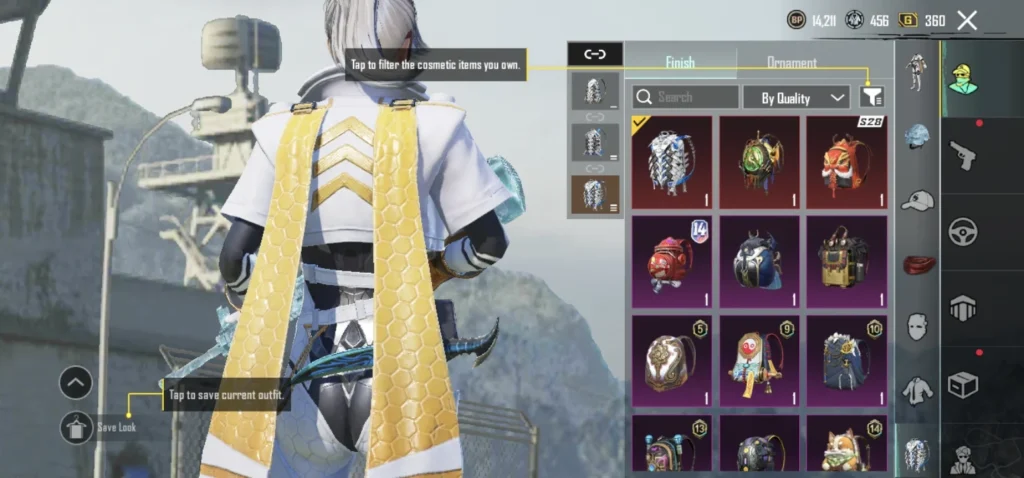Open the face mask category
Viewport: 1024px width, 478px height.
(x=916, y=327)
